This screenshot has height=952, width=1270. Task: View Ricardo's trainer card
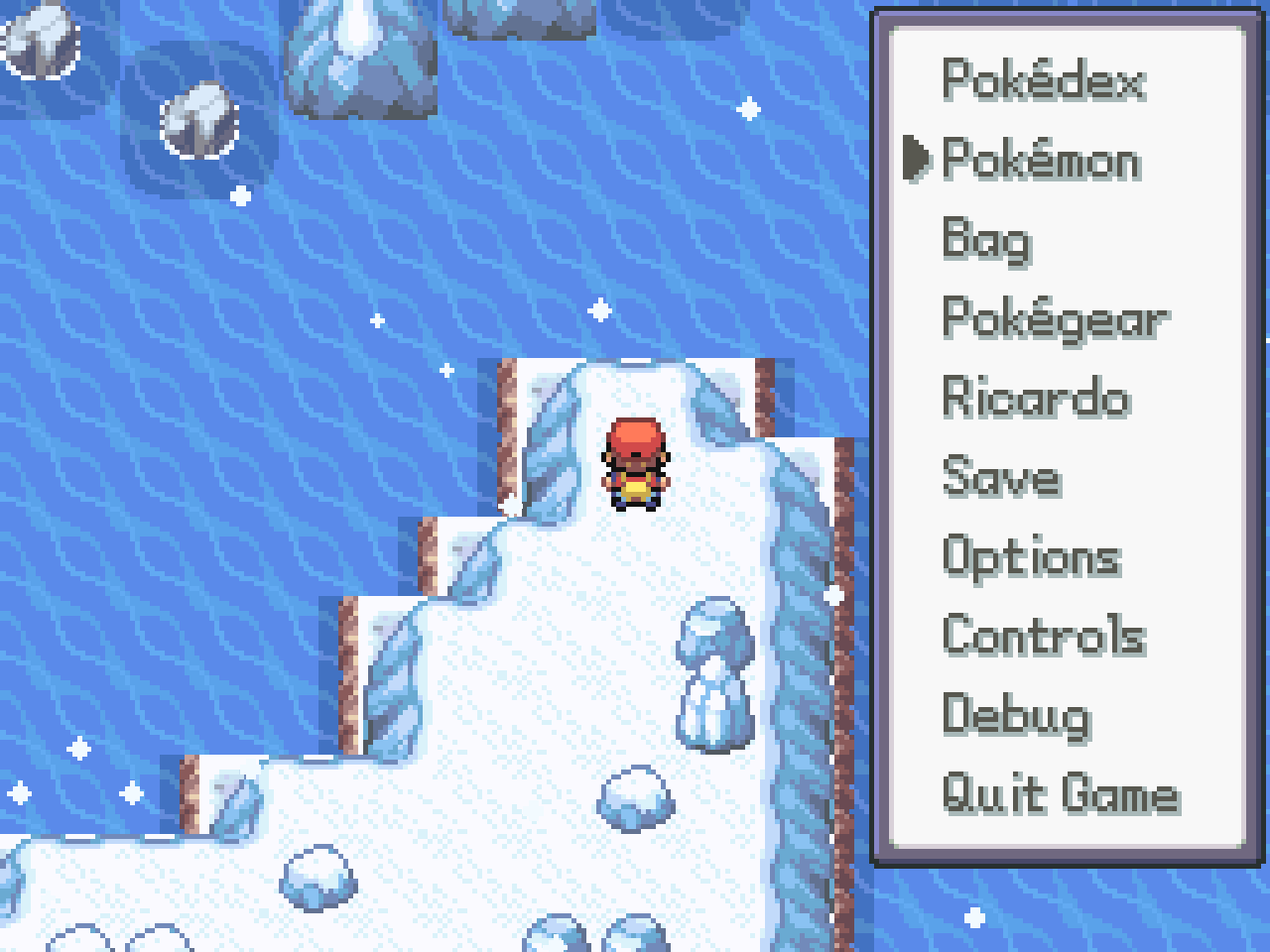1036,398
